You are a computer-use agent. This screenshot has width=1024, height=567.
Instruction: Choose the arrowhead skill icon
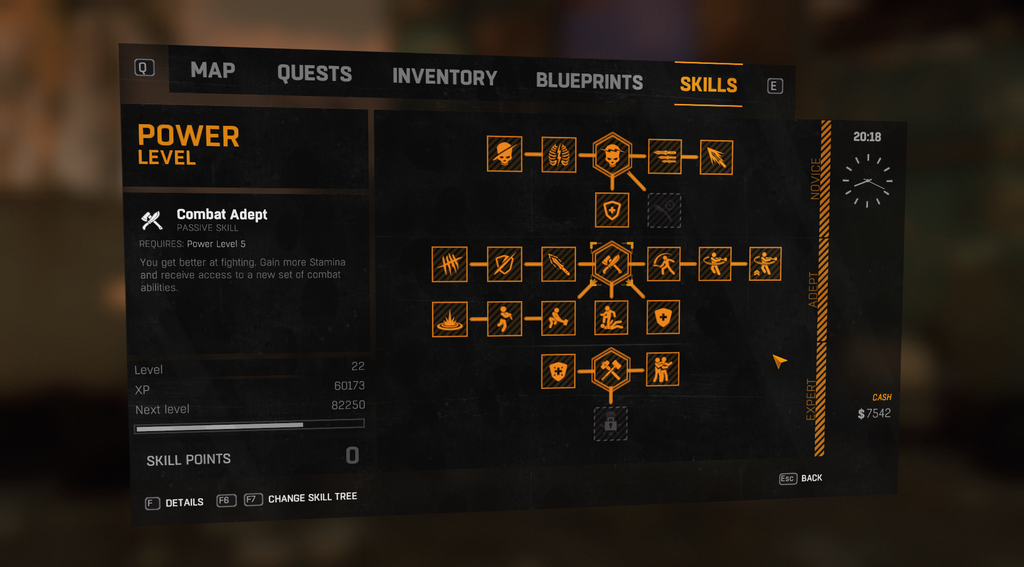tap(716, 157)
